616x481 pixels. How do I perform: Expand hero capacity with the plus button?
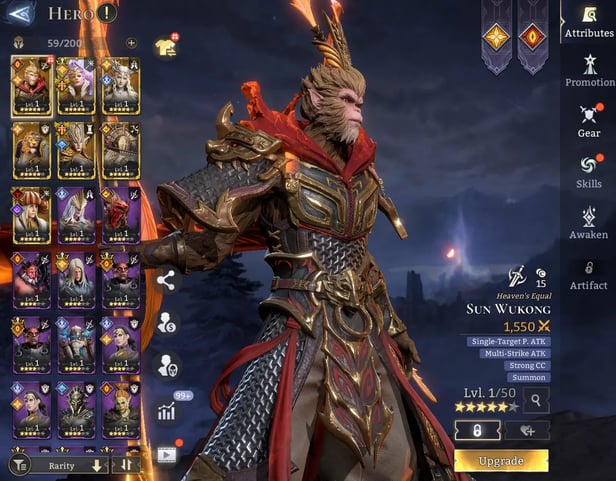click(x=131, y=43)
